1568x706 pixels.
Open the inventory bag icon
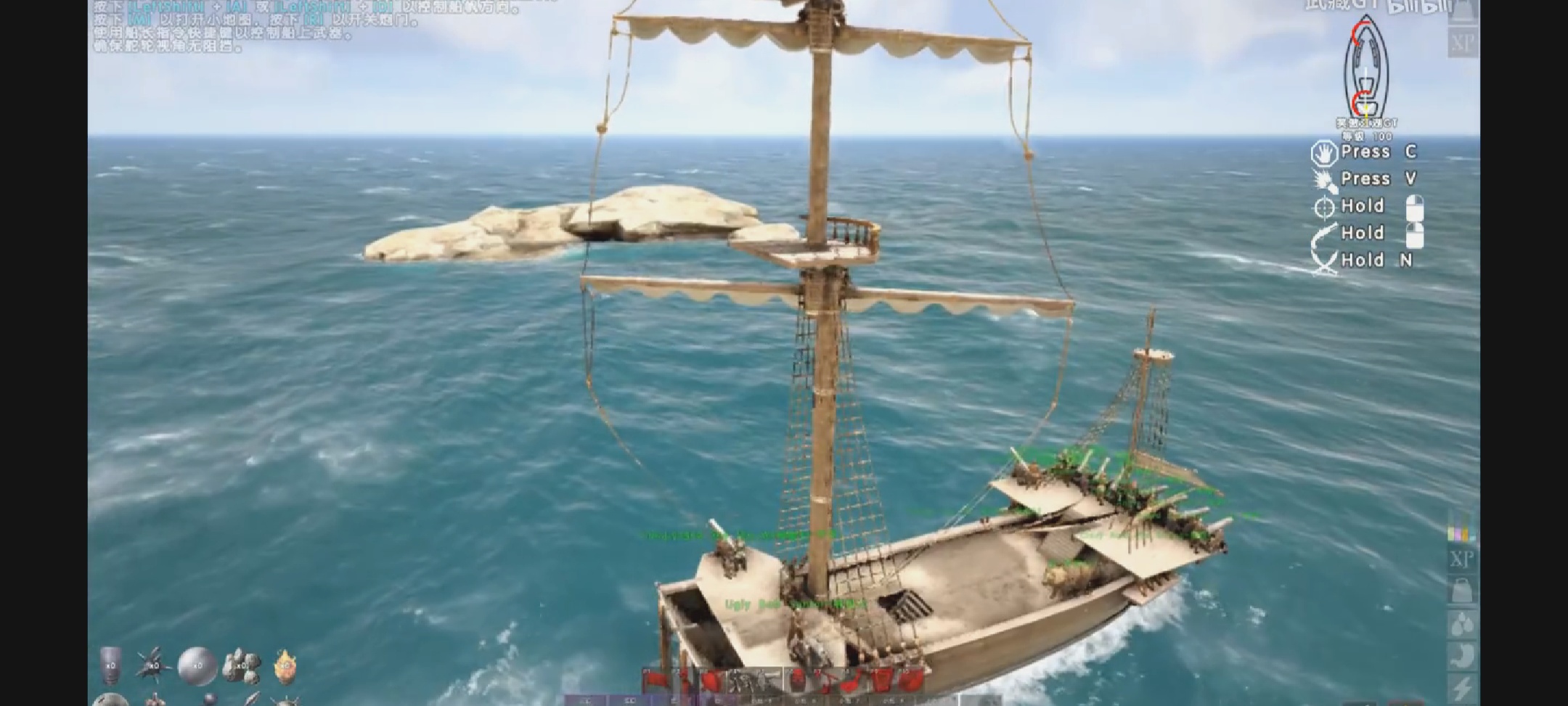1462,589
